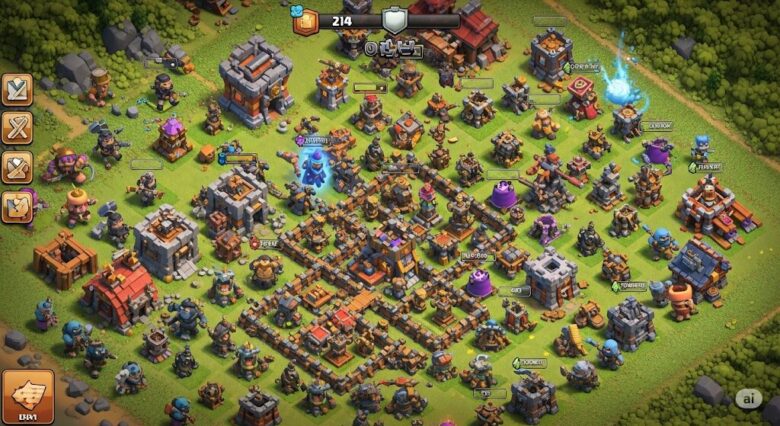Select the silver shield icon at top
The image size is (780, 426).
coord(396,20)
